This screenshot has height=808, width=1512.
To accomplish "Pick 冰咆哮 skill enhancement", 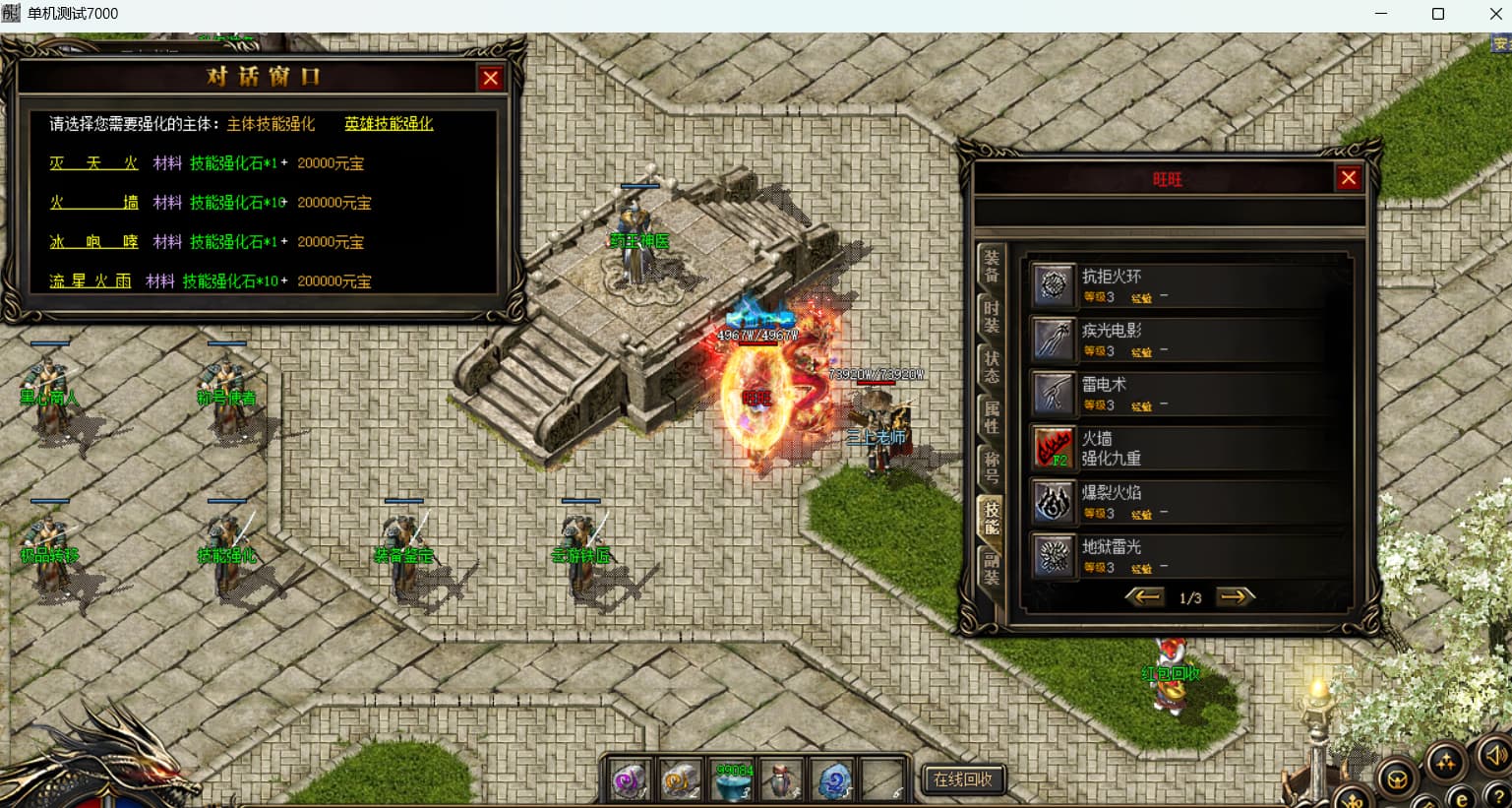I will pos(93,242).
